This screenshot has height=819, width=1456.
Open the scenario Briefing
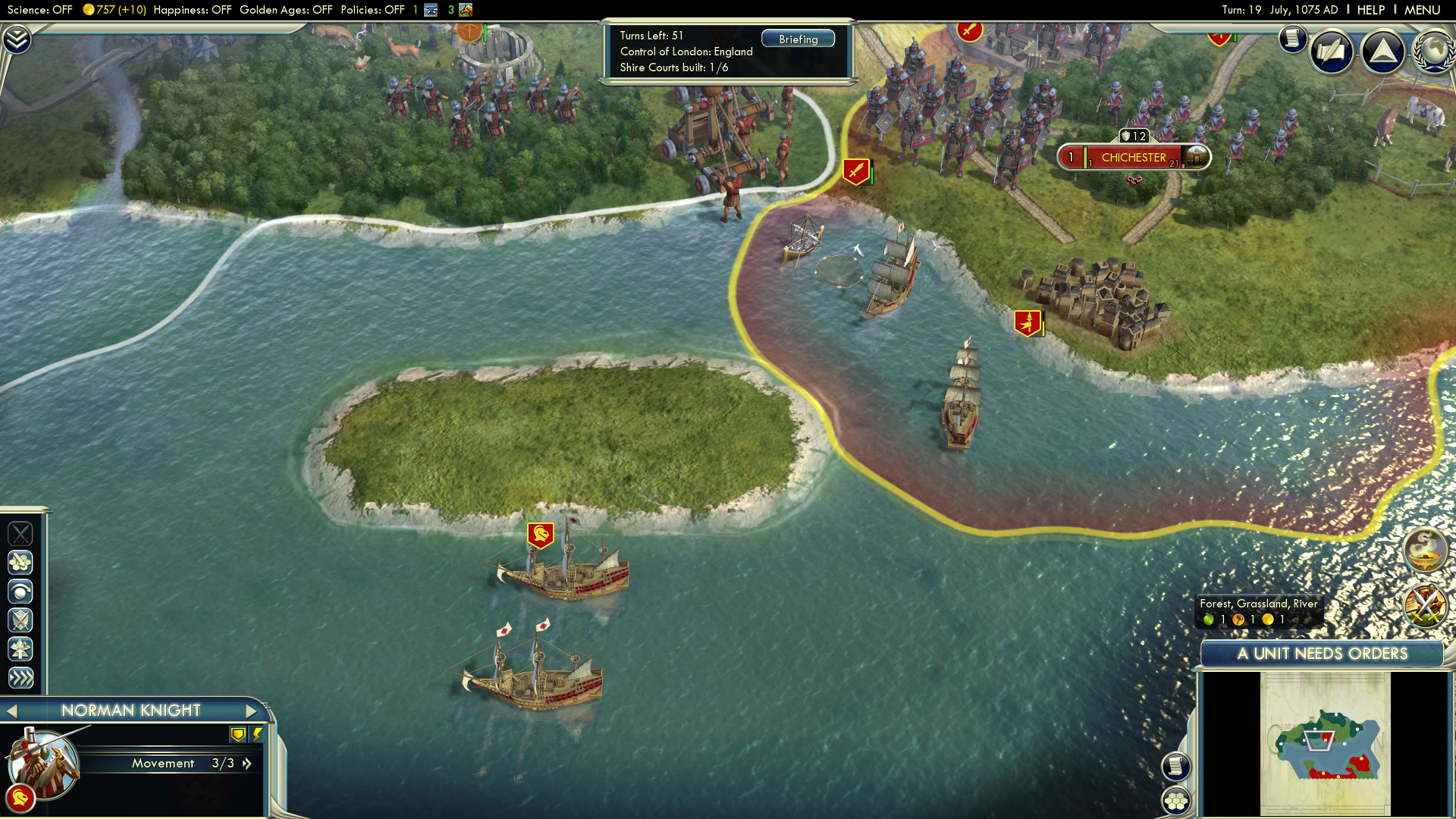point(798,39)
